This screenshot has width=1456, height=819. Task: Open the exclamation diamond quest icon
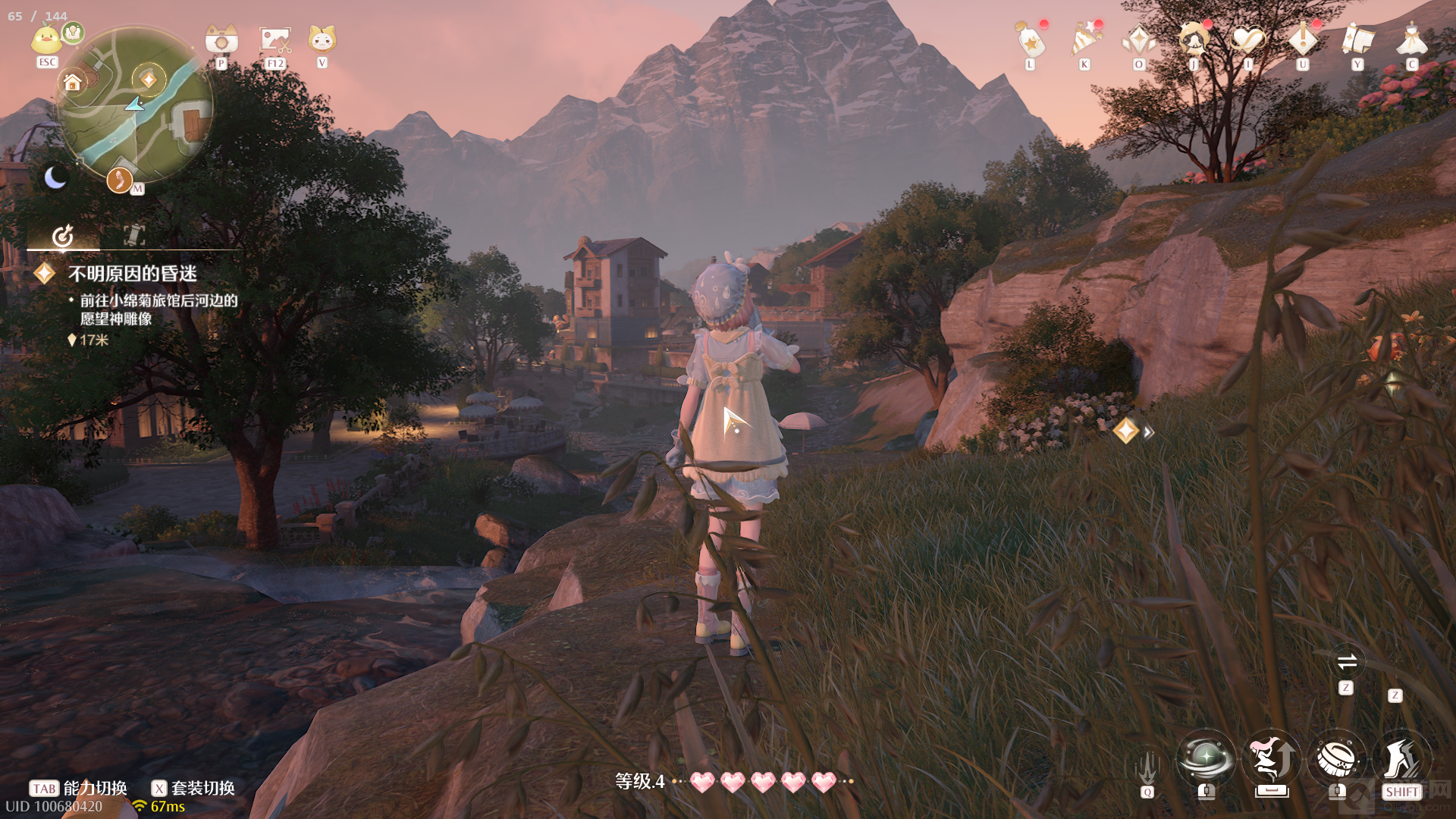[x=1303, y=39]
